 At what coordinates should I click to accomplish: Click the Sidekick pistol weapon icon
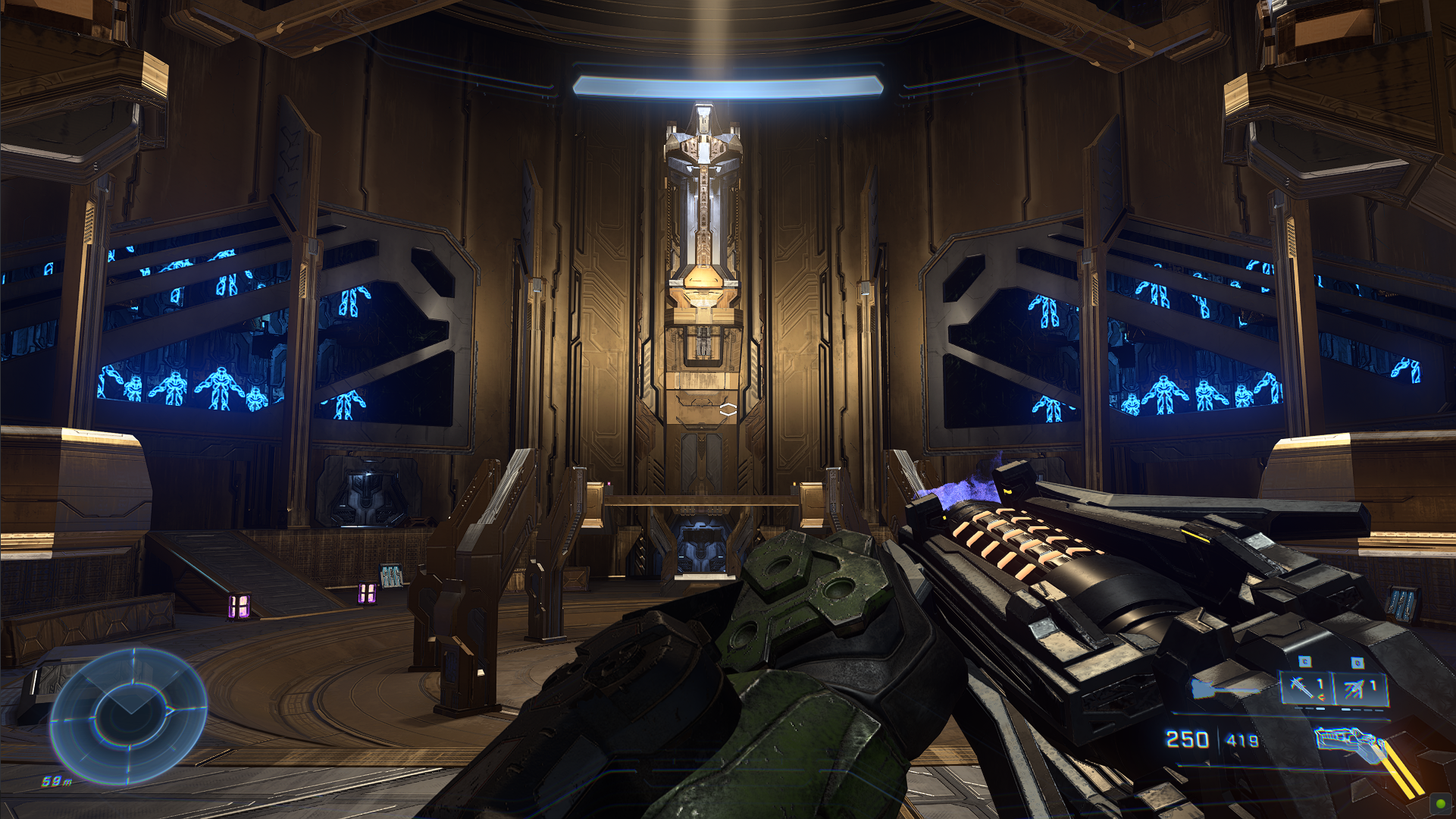(x=1345, y=742)
